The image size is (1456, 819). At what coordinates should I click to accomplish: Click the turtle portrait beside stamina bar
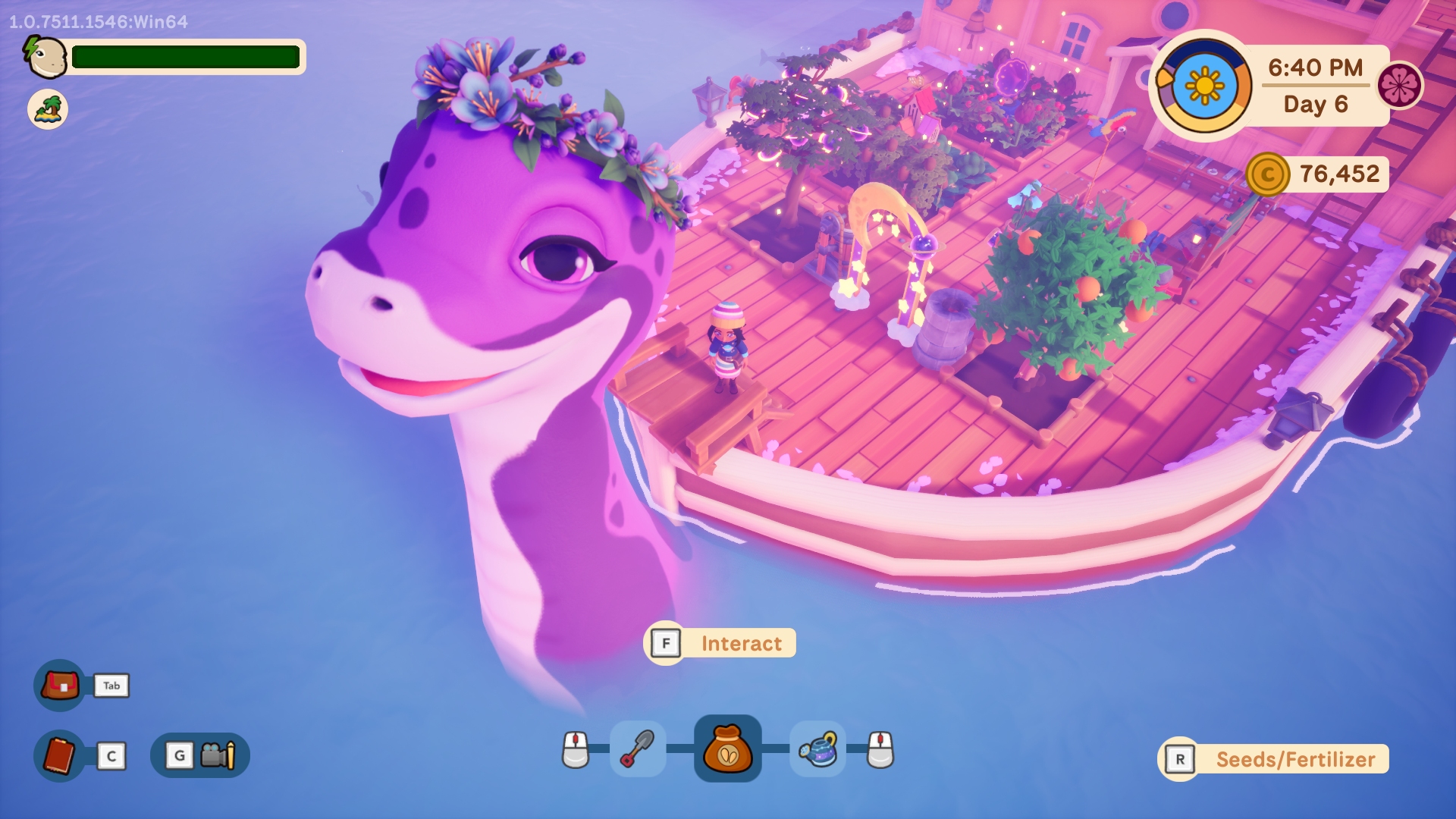tap(45, 57)
